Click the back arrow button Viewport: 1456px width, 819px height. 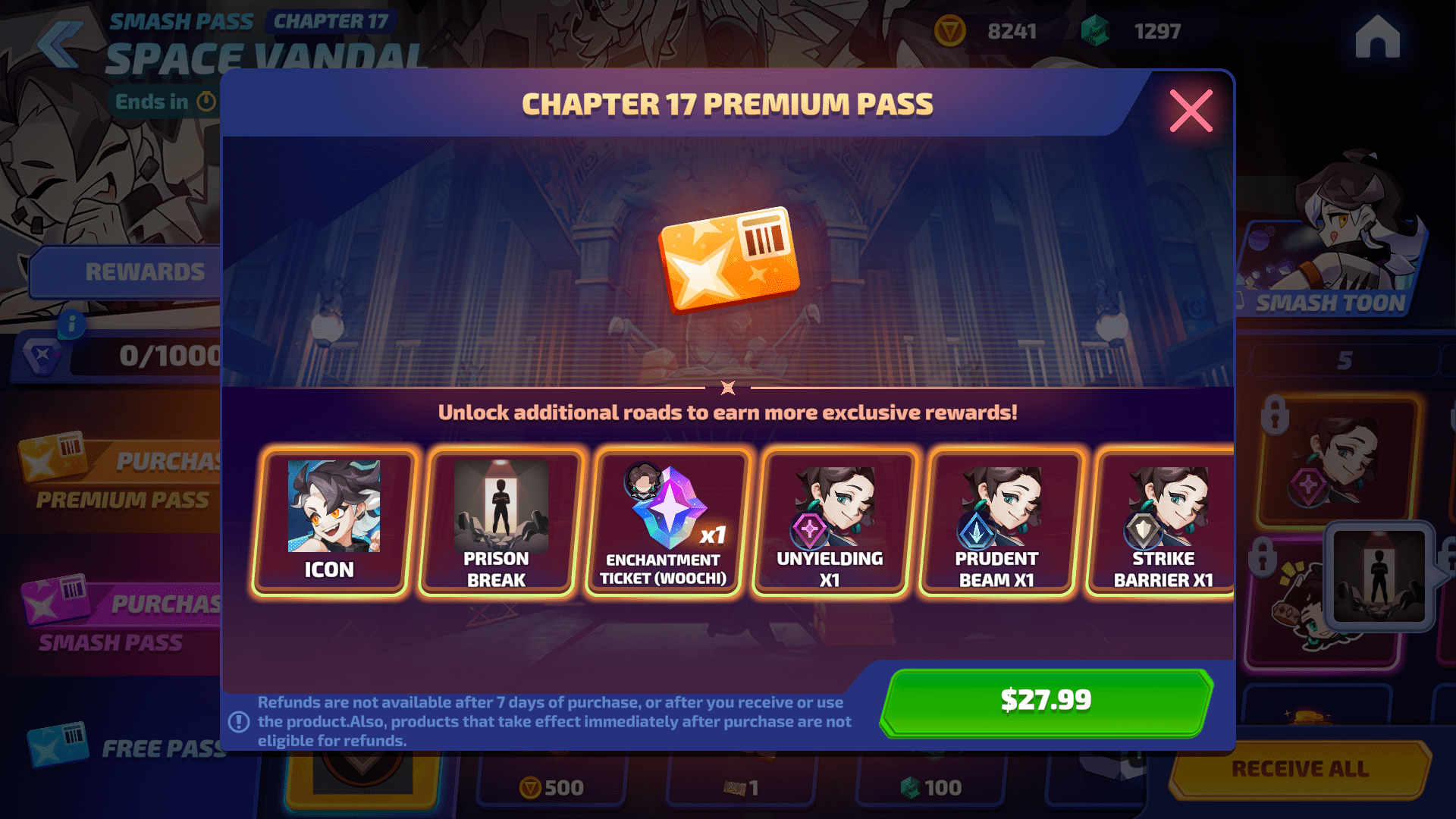(x=59, y=44)
